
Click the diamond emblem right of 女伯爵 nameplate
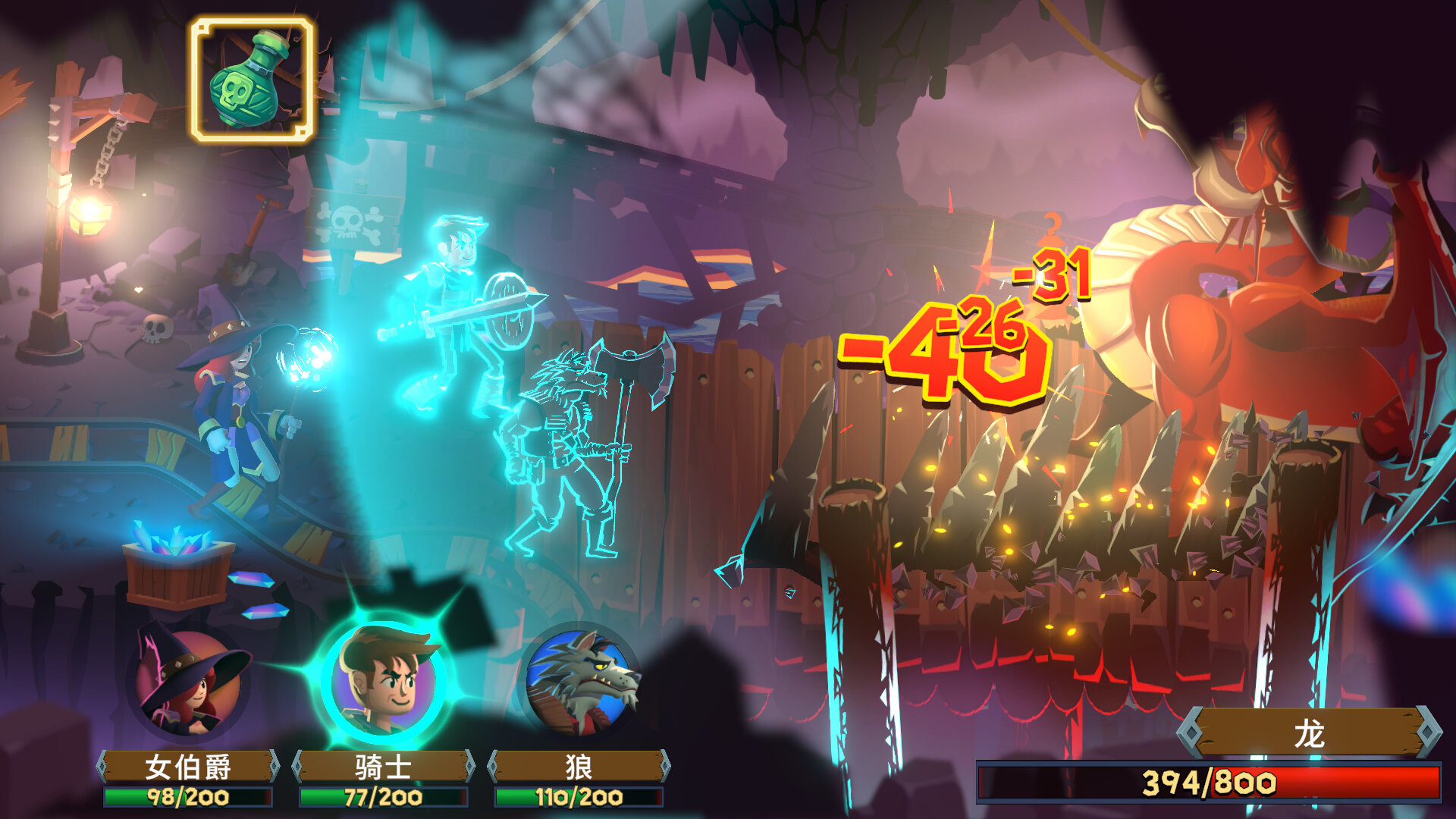[x=275, y=764]
